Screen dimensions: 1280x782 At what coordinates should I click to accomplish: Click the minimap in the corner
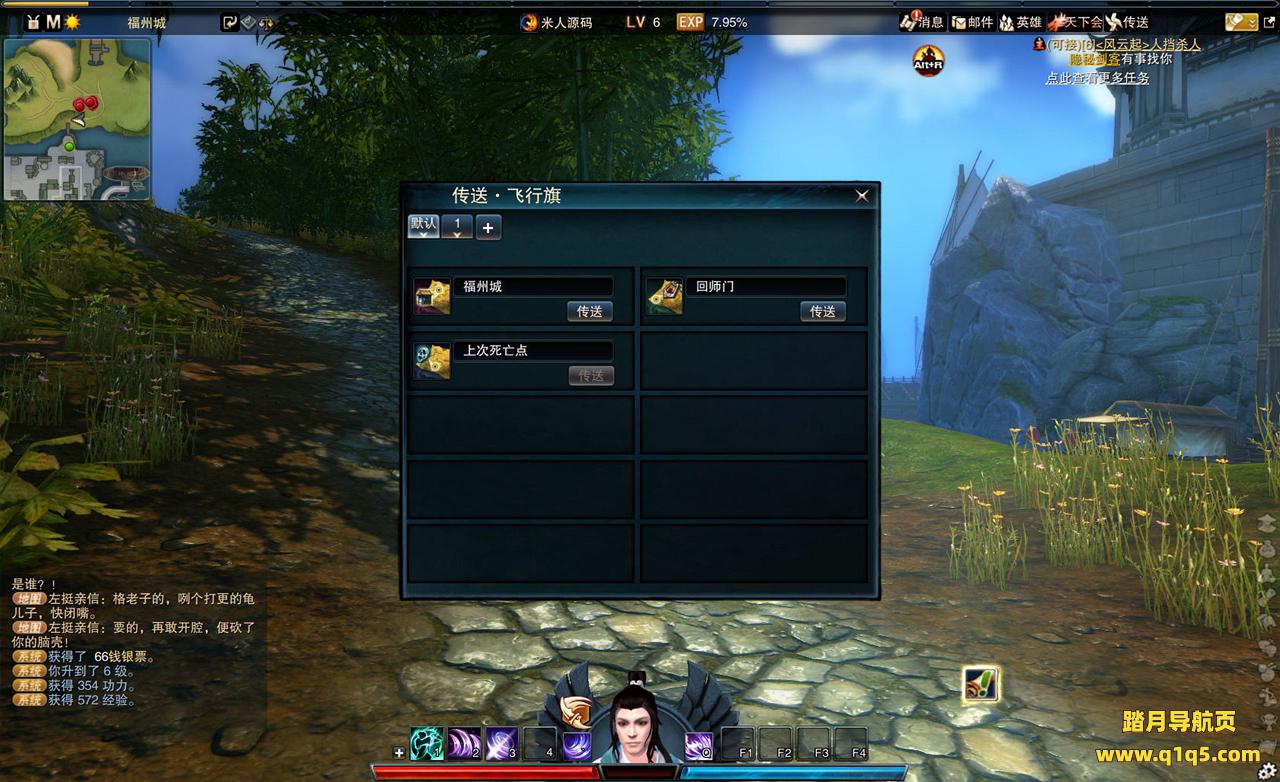[77, 119]
